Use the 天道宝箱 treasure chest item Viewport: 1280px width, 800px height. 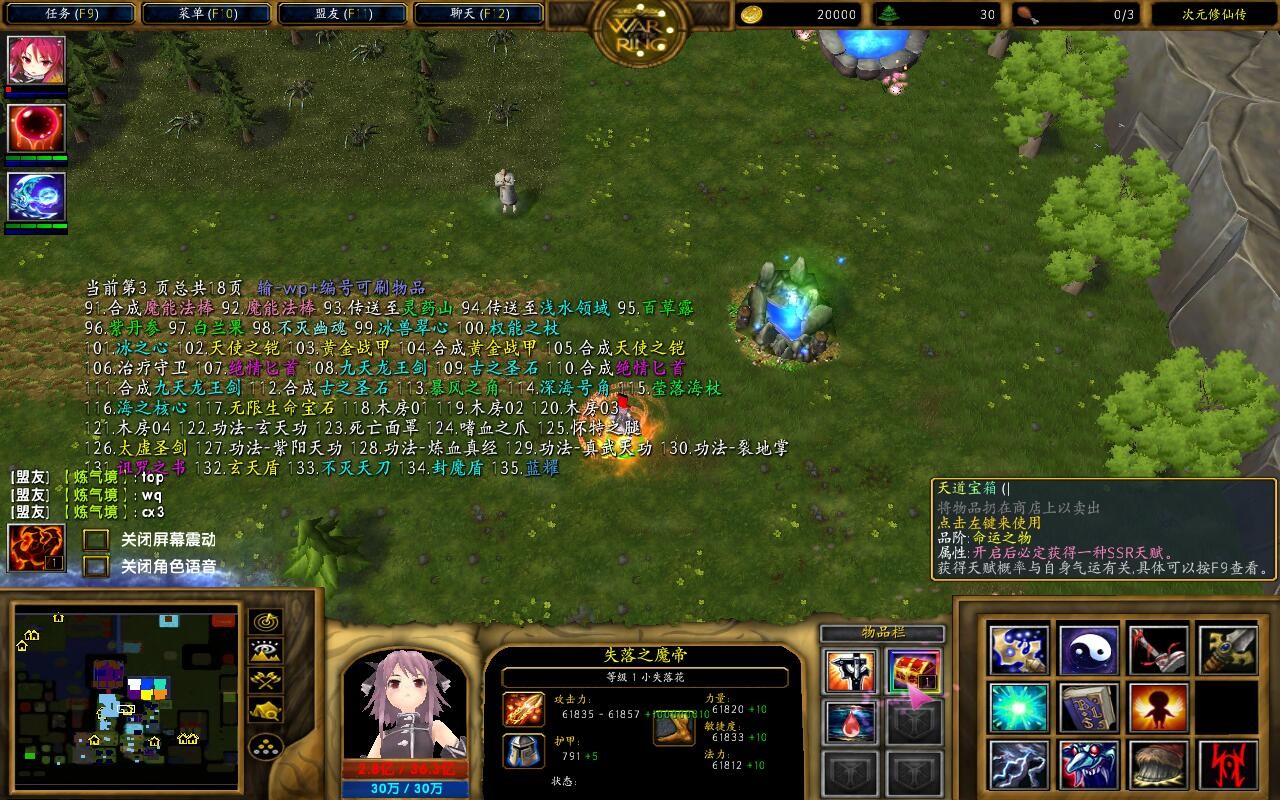click(x=913, y=671)
